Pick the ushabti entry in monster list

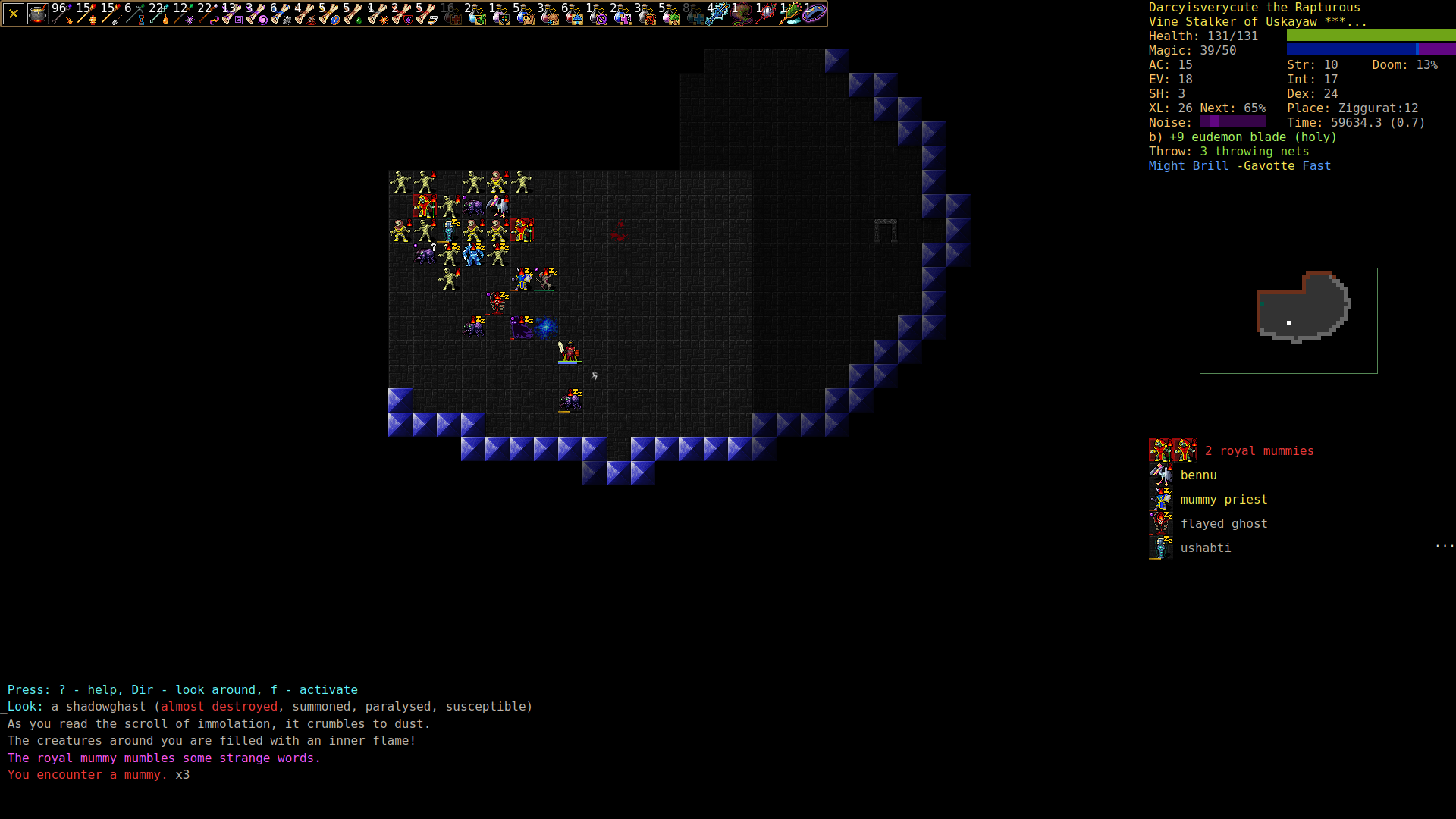1205,548
